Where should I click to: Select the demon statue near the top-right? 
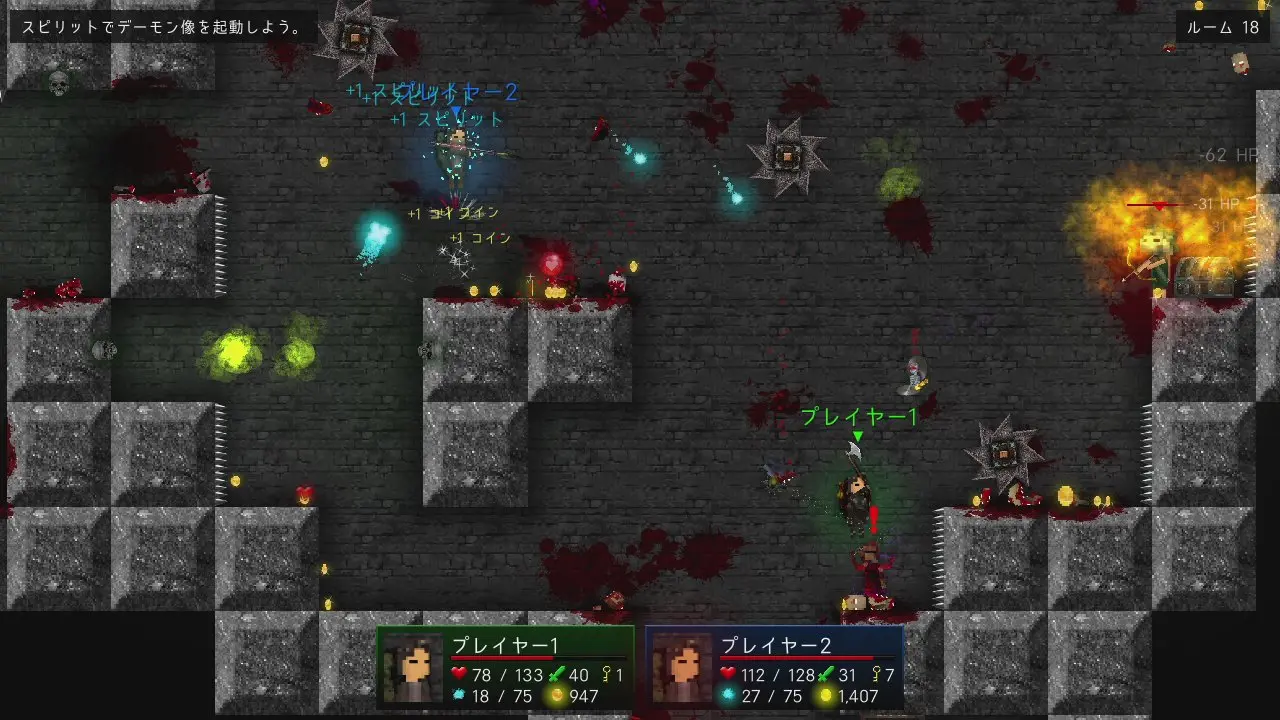[789, 155]
